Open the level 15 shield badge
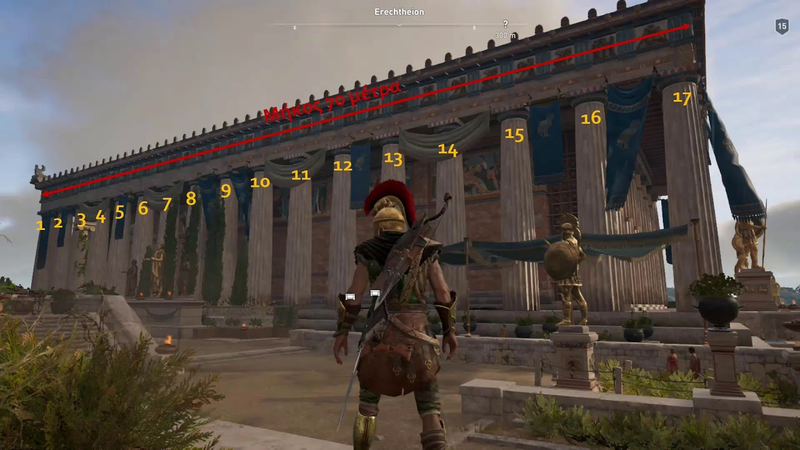Viewport: 800px width, 450px height. [781, 26]
